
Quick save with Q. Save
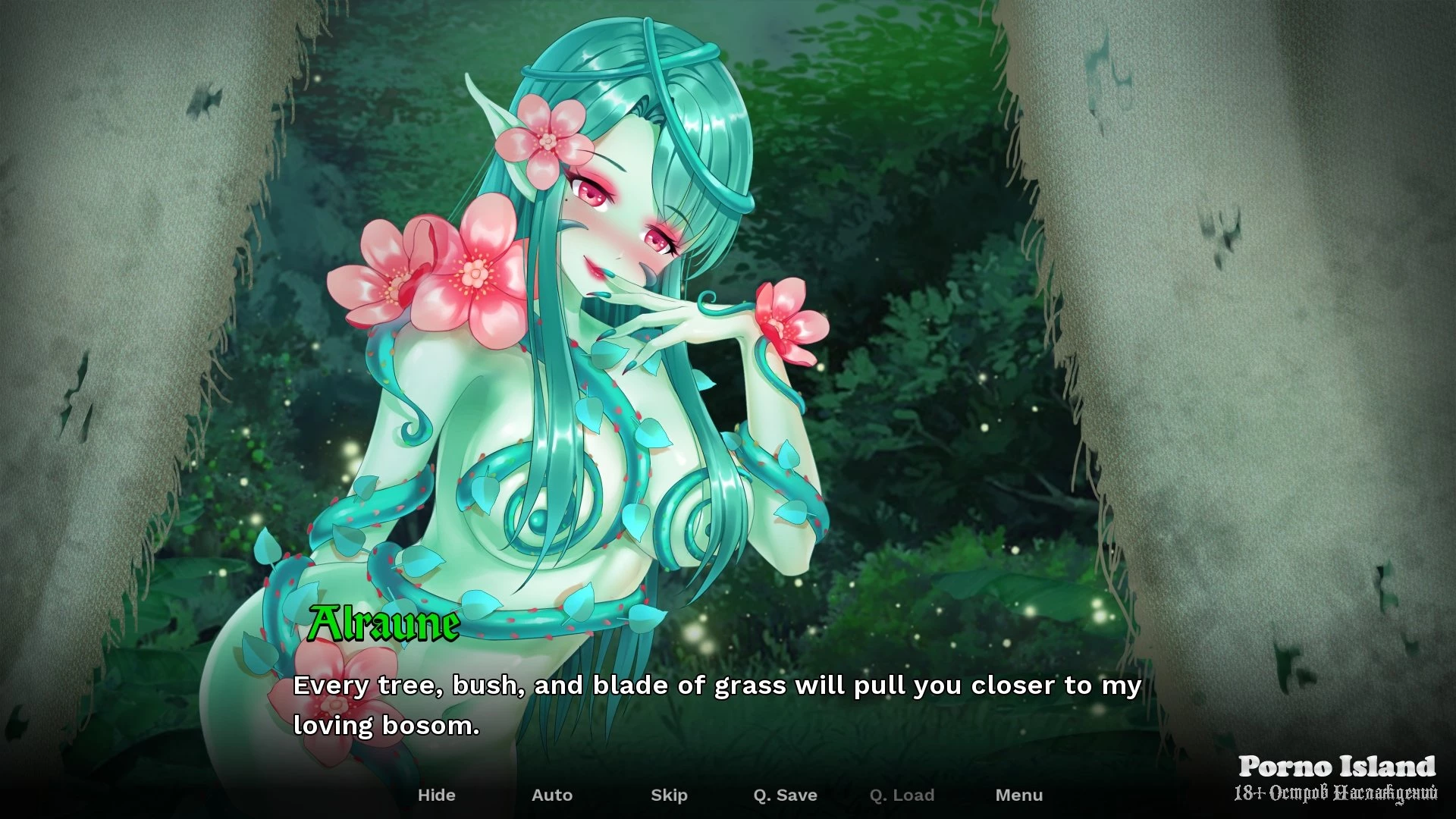(785, 795)
